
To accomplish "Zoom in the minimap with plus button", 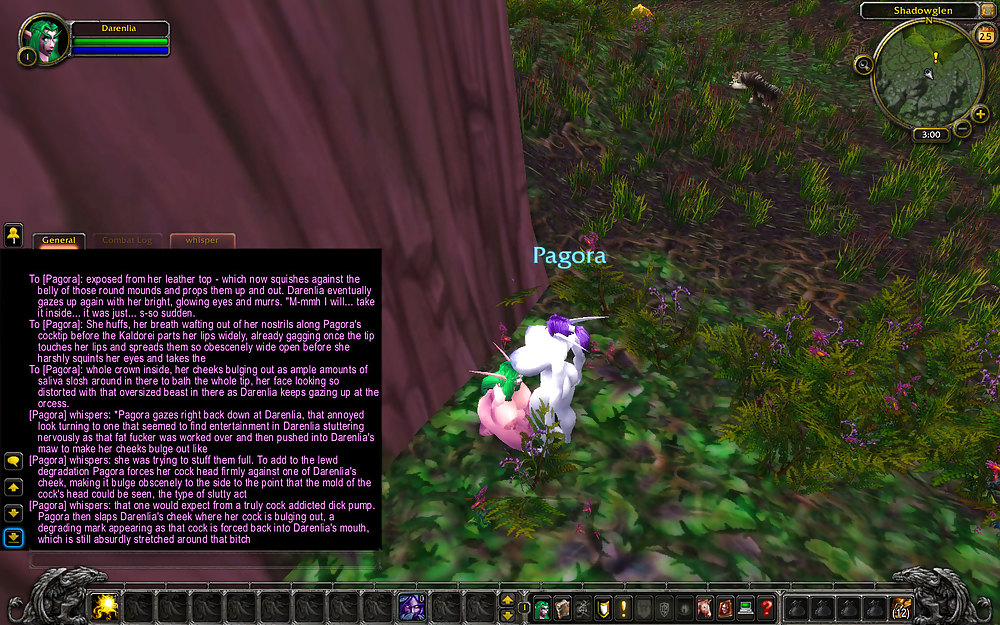I will tap(980, 114).
